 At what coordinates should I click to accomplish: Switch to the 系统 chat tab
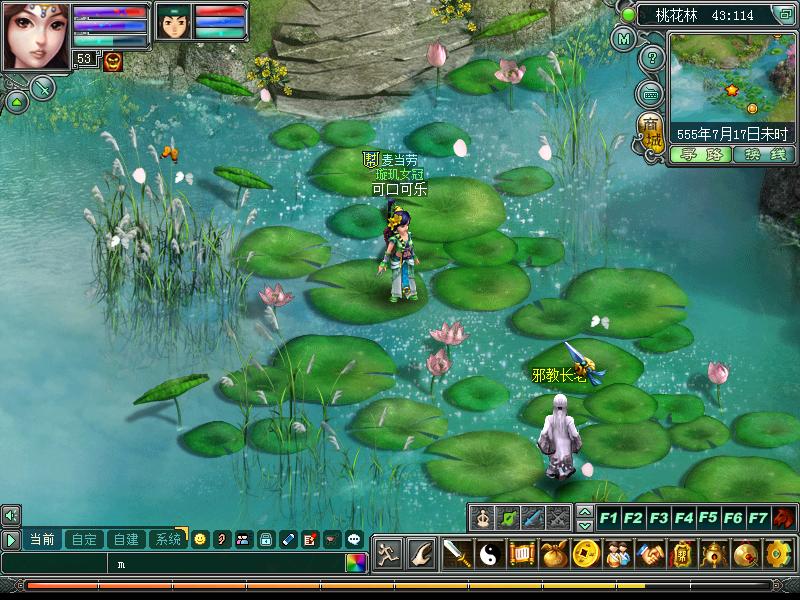[166, 539]
